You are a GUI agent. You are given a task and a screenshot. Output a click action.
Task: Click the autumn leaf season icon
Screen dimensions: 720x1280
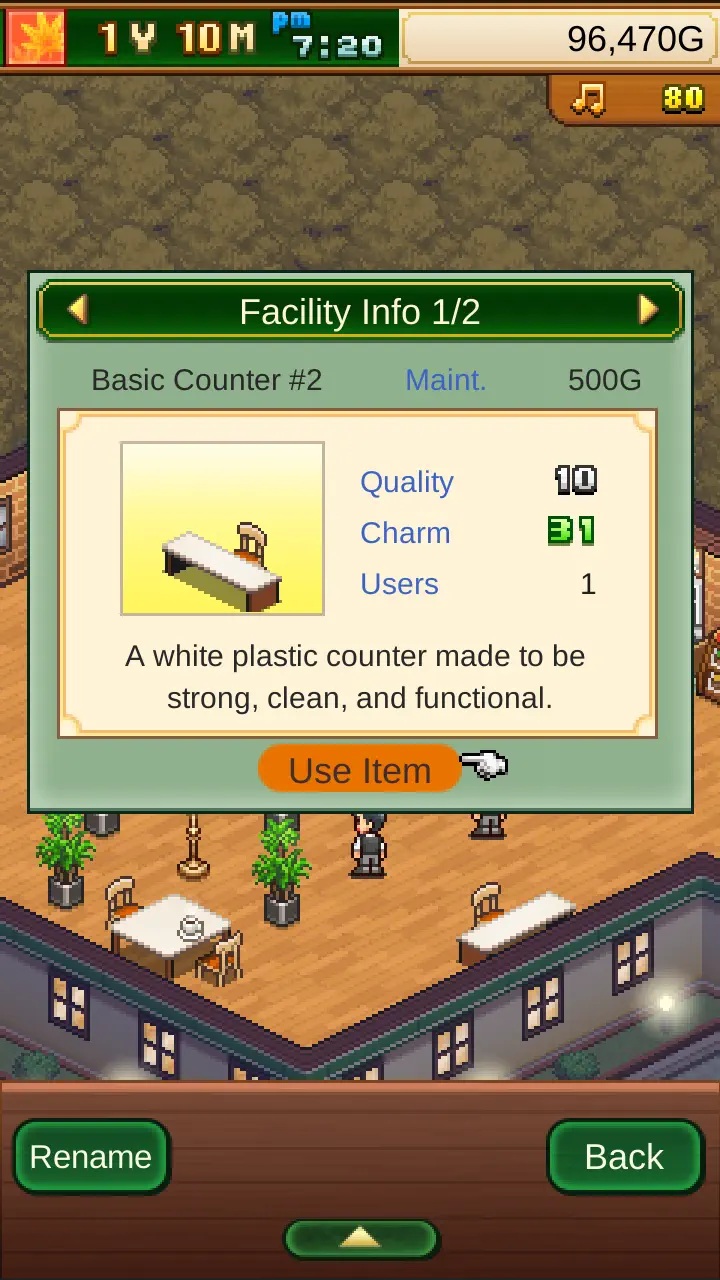point(36,37)
